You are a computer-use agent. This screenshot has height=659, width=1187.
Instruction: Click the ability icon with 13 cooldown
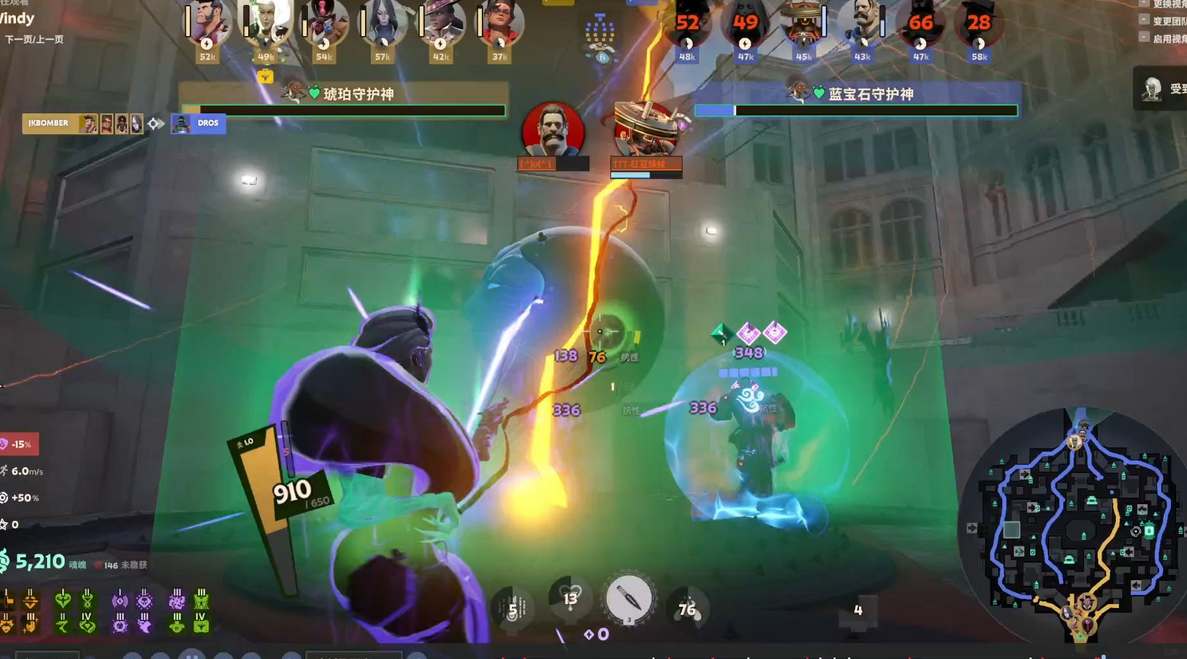coord(570,600)
